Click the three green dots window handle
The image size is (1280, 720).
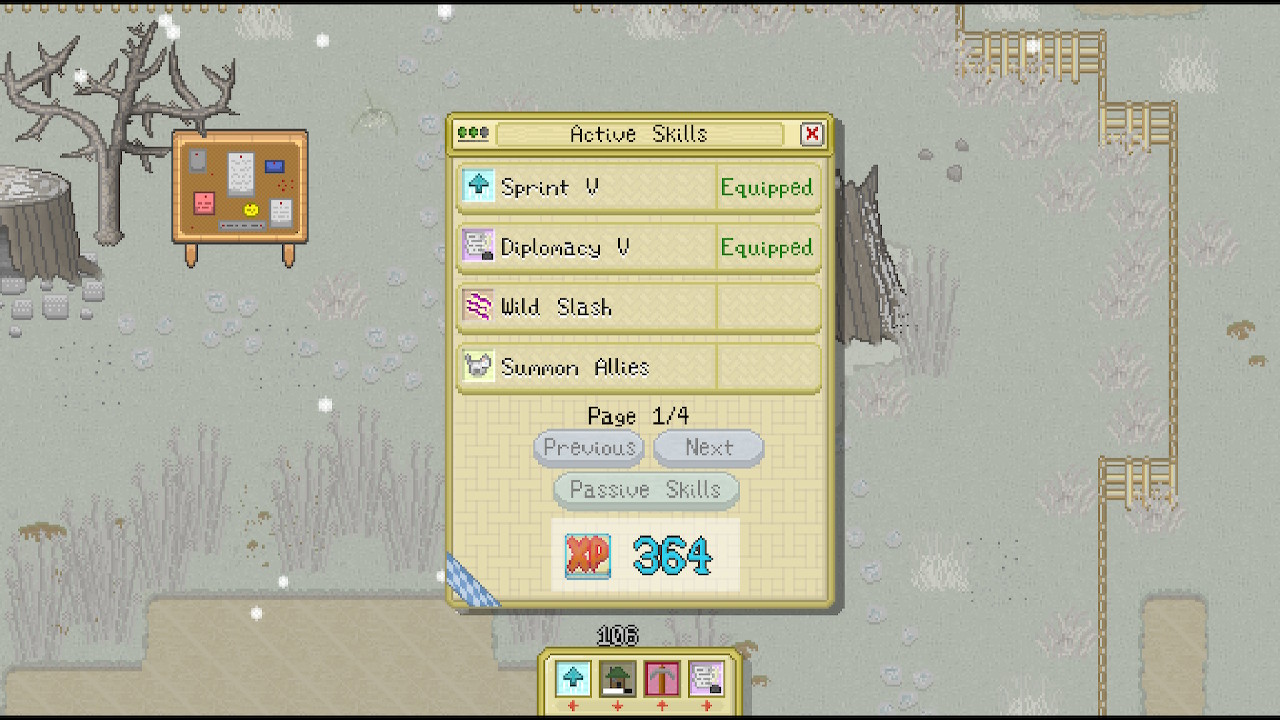pyautogui.click(x=473, y=133)
